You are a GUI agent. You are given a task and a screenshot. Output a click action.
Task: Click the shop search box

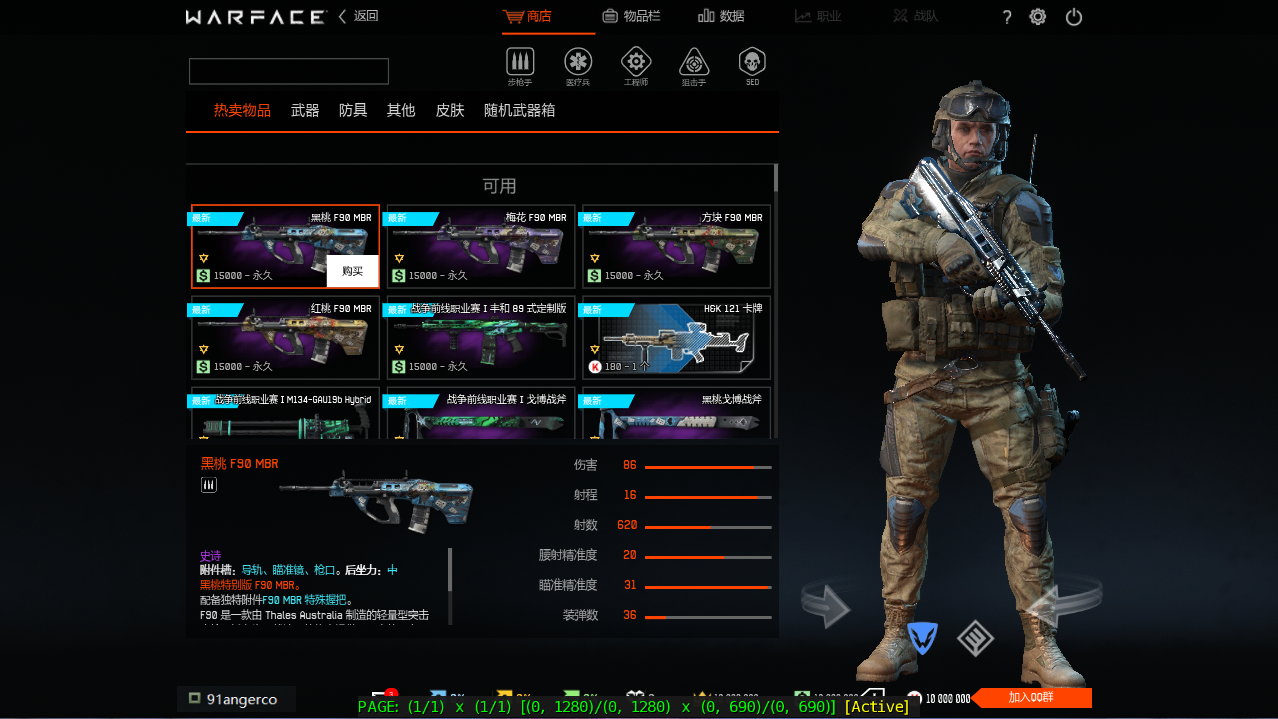tap(289, 71)
